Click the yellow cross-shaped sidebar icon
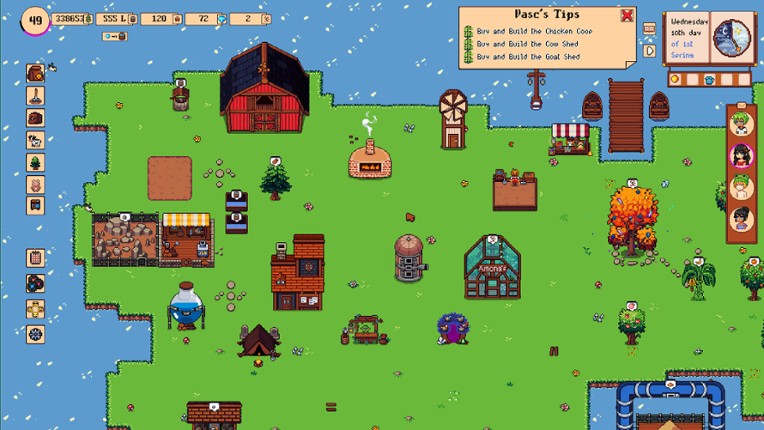The image size is (764, 430). click(35, 308)
